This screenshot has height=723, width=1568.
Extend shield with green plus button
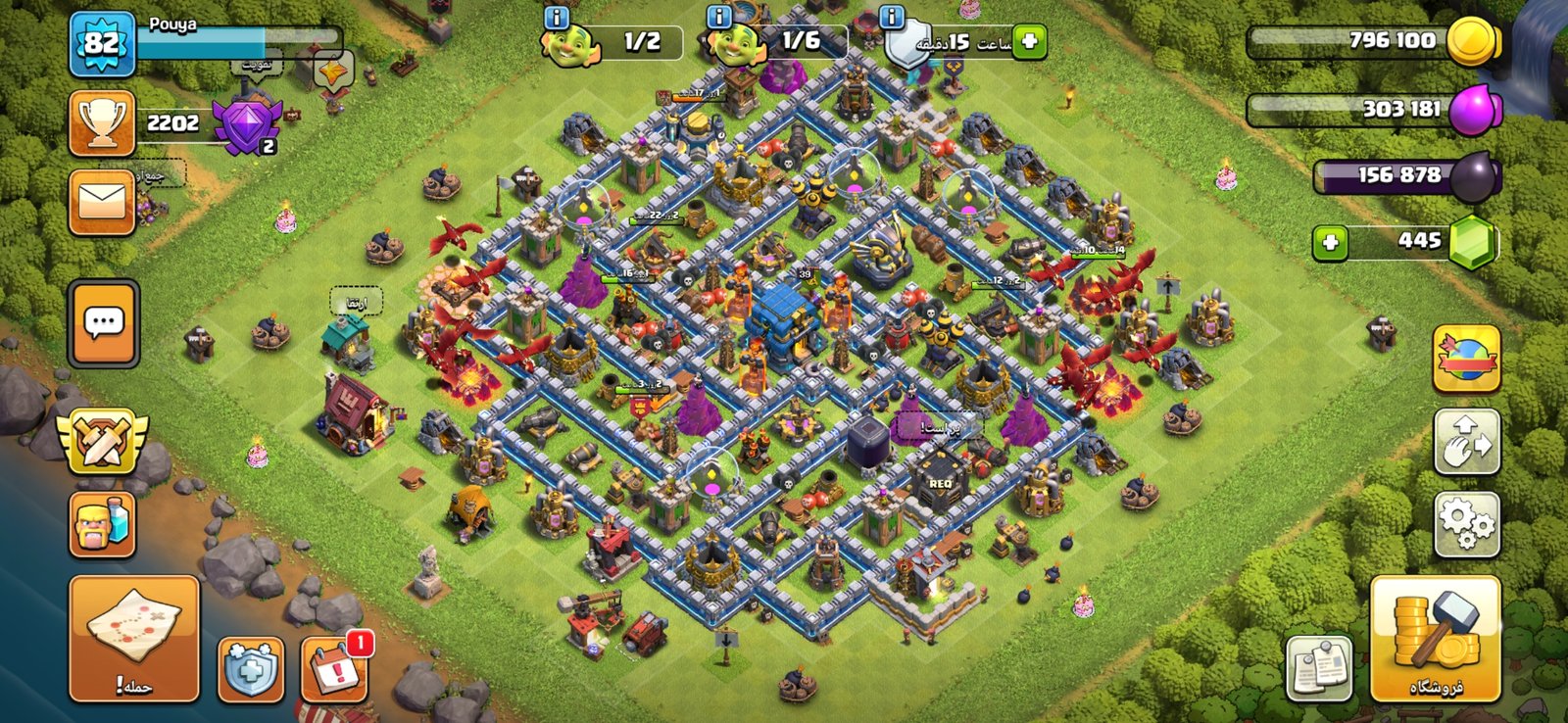click(x=1029, y=42)
